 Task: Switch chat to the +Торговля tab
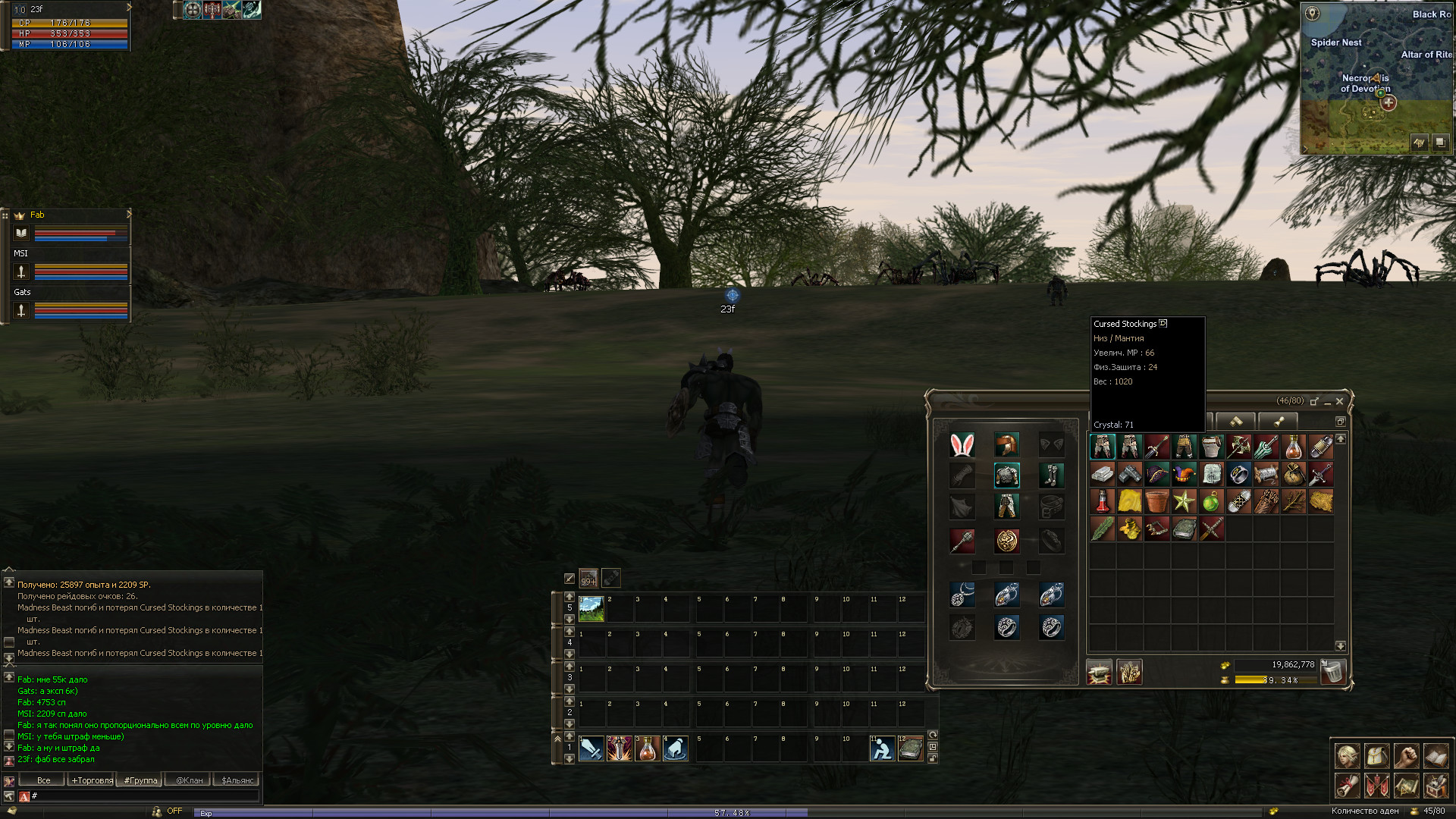point(92,780)
